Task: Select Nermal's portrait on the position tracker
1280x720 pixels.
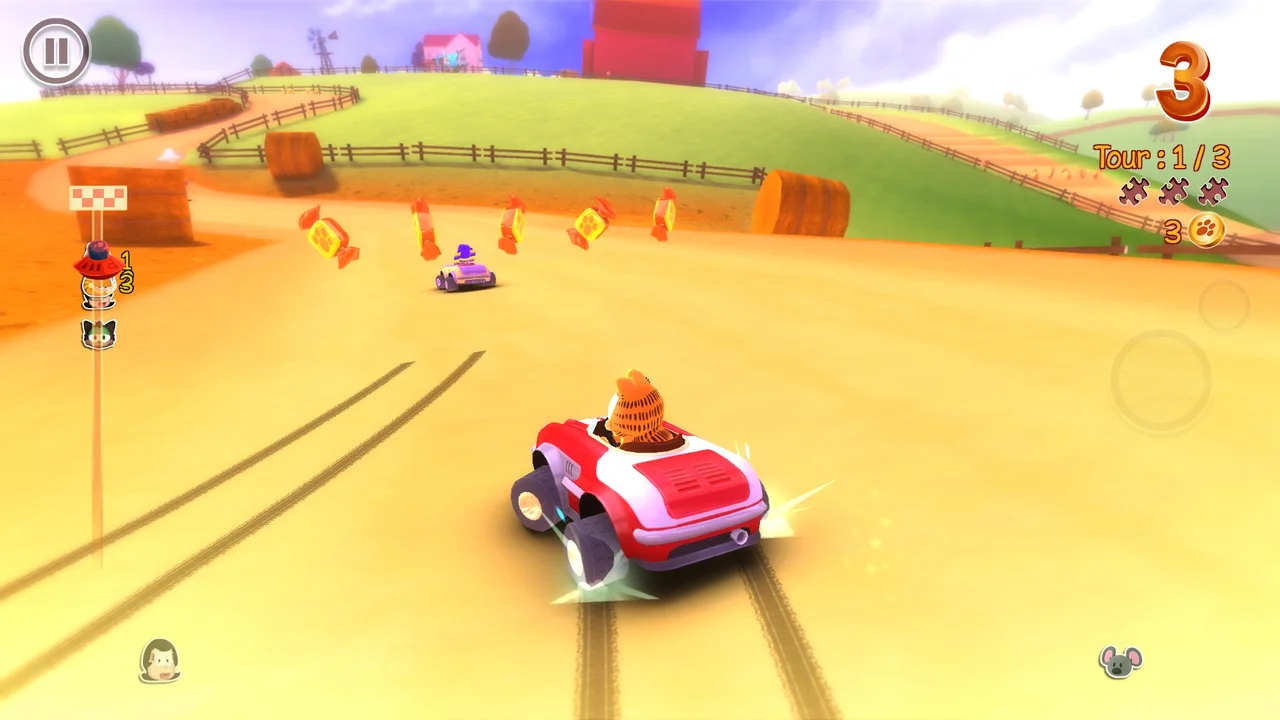Action: point(98,334)
